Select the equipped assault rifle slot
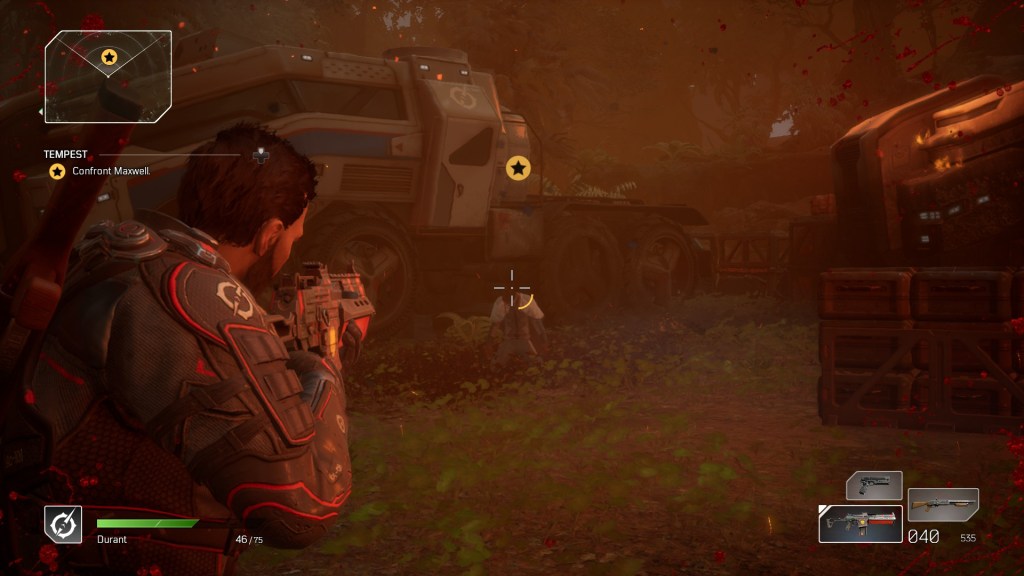This screenshot has height=576, width=1024. coord(860,523)
